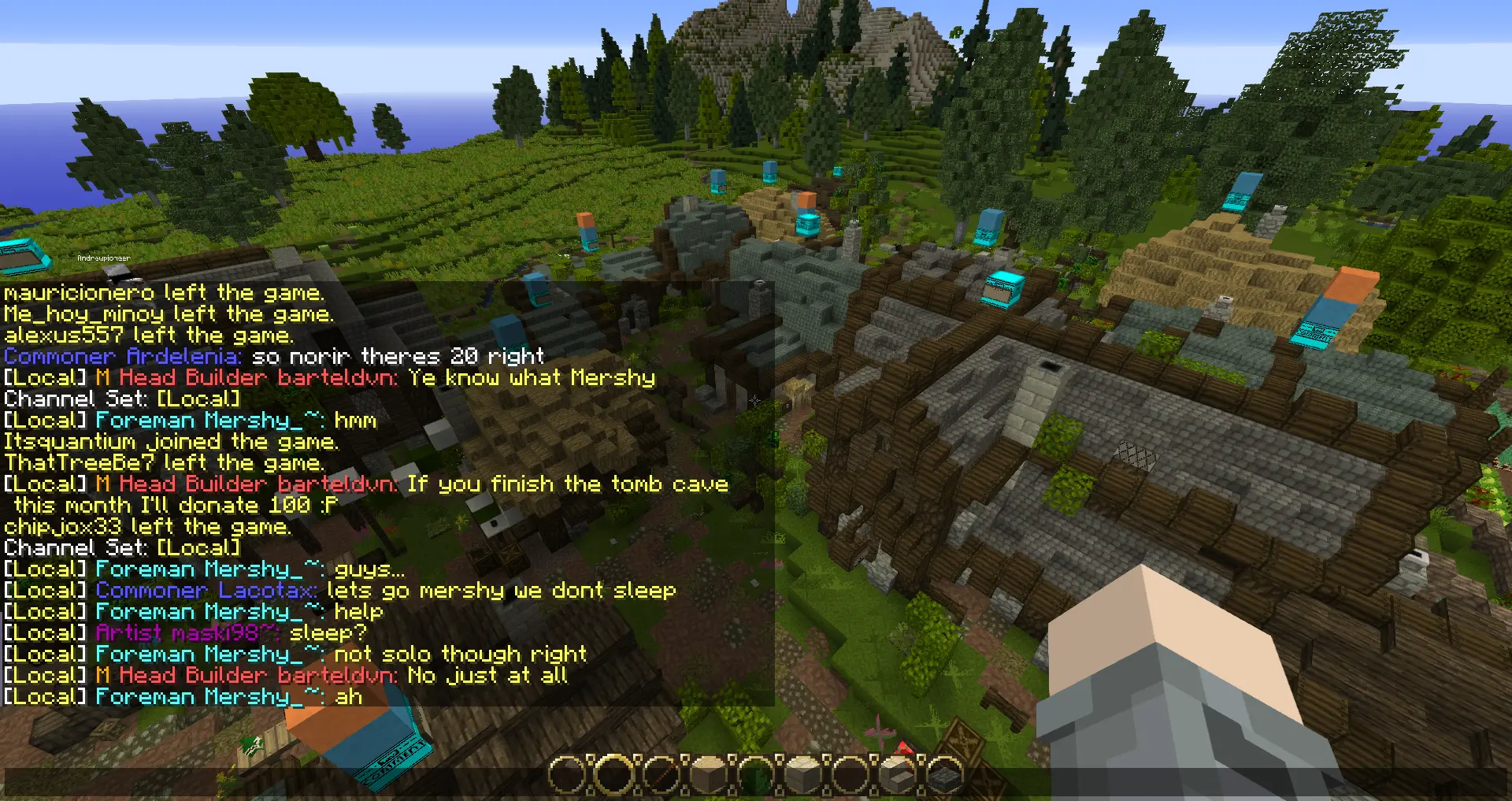Click the Itsquantium joined the game message
This screenshot has width=1512, height=801.
tap(170, 441)
